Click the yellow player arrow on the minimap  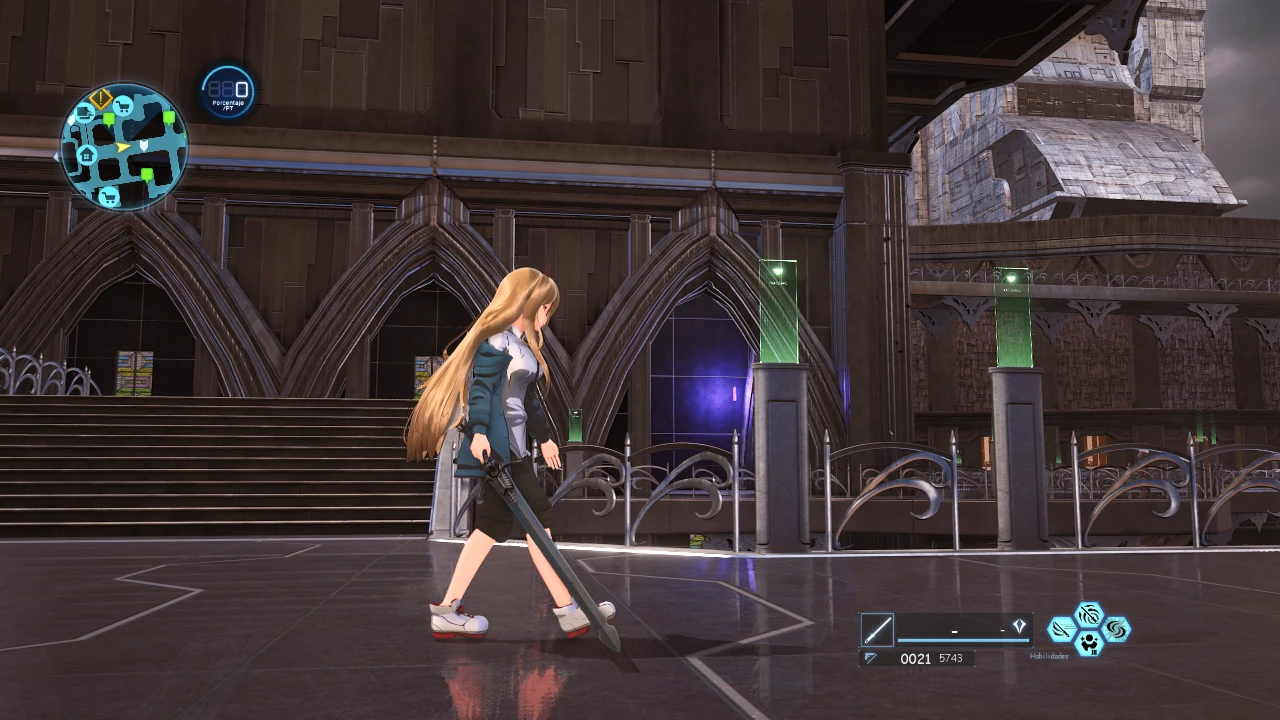click(x=123, y=147)
